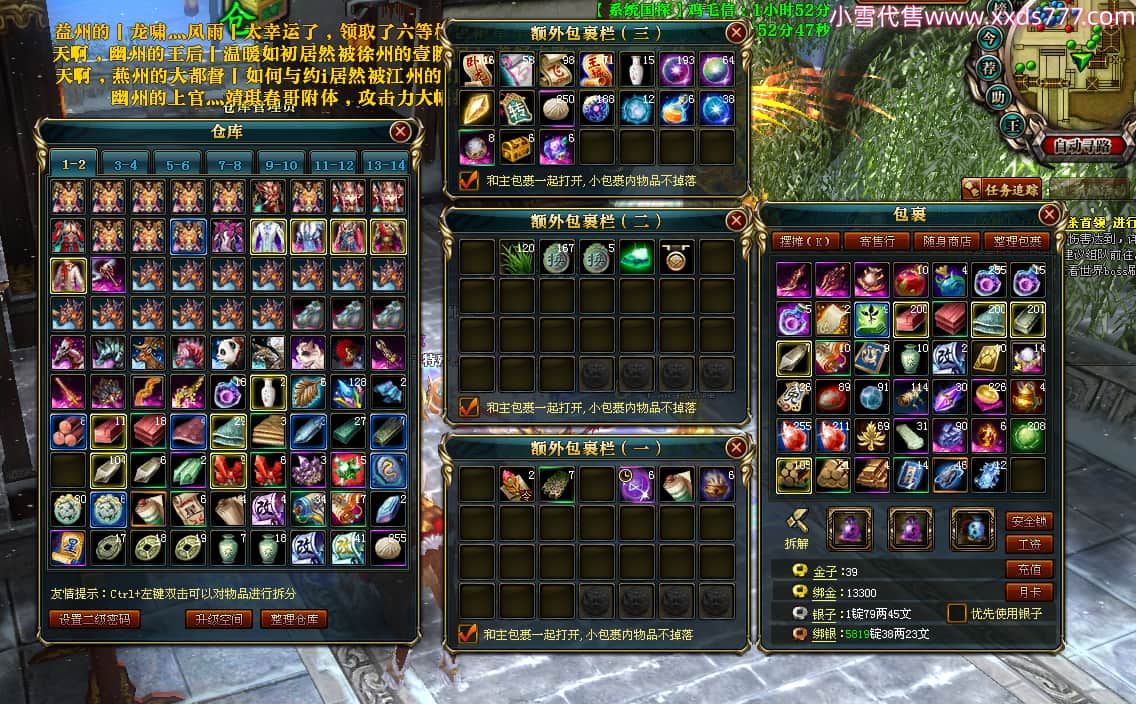The image size is (1136, 704).
Task: Switch to warehouse tab 3-4
Action: point(125,165)
